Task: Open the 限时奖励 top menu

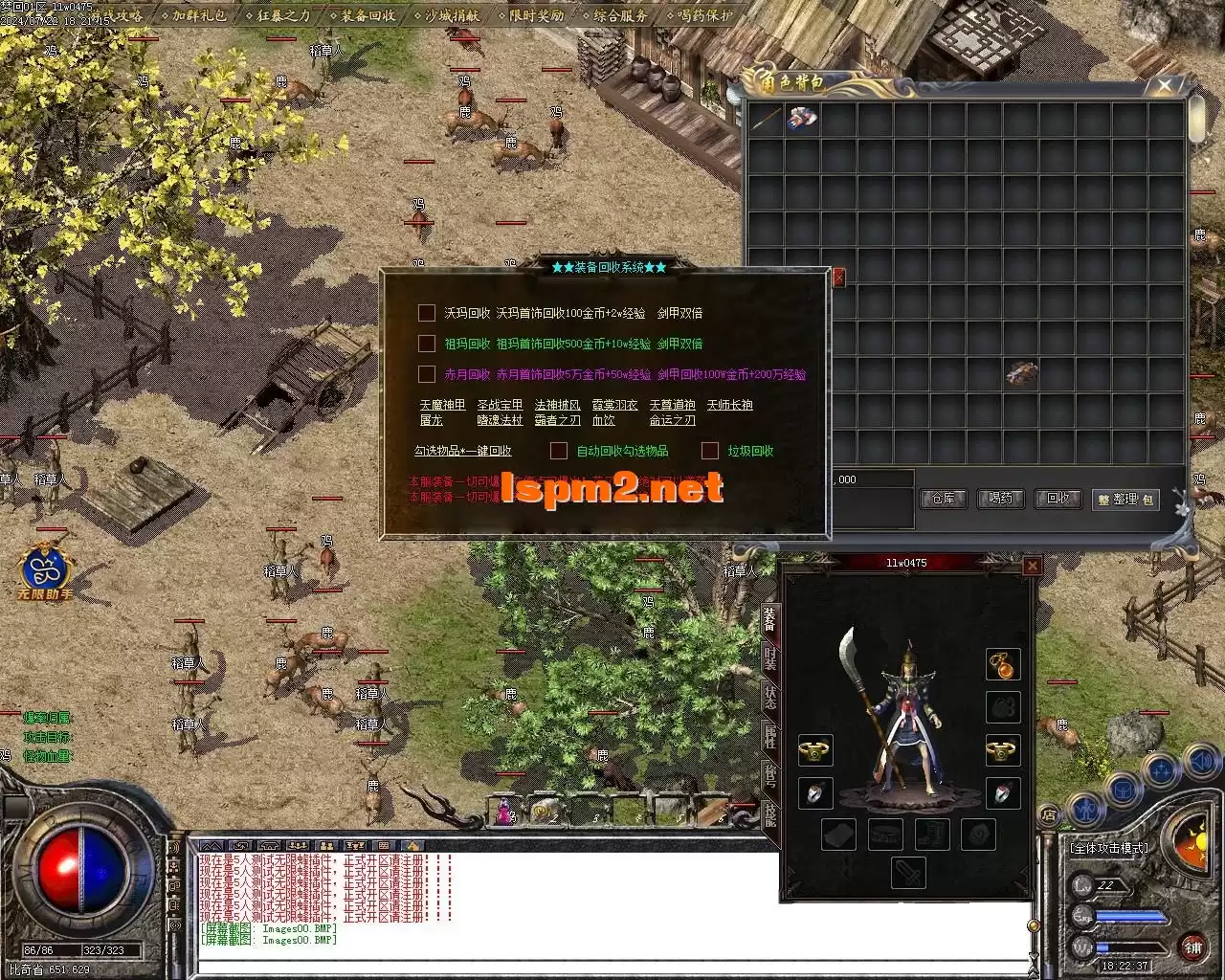Action: pyautogui.click(x=536, y=15)
